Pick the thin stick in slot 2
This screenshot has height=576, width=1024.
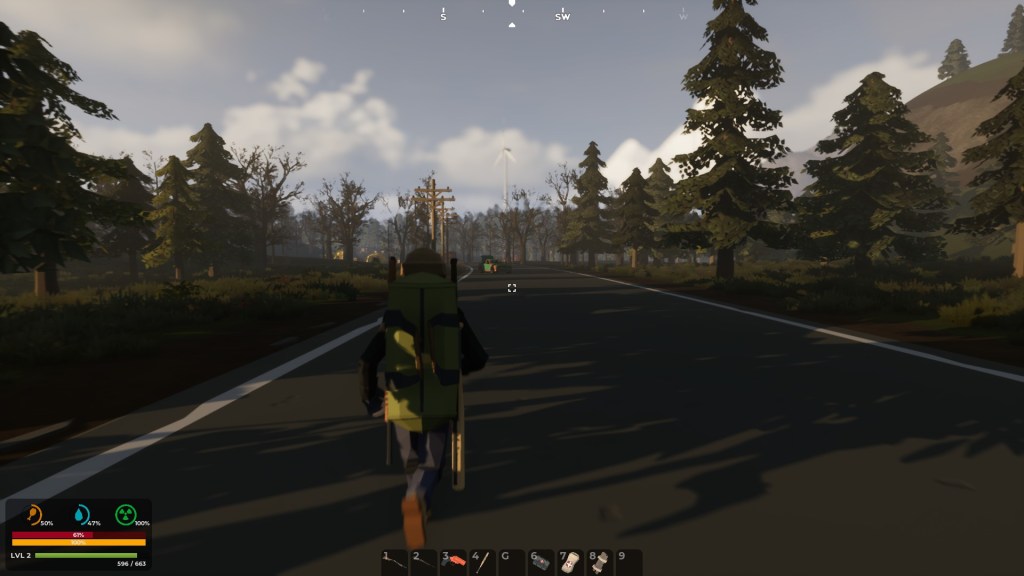[424, 562]
